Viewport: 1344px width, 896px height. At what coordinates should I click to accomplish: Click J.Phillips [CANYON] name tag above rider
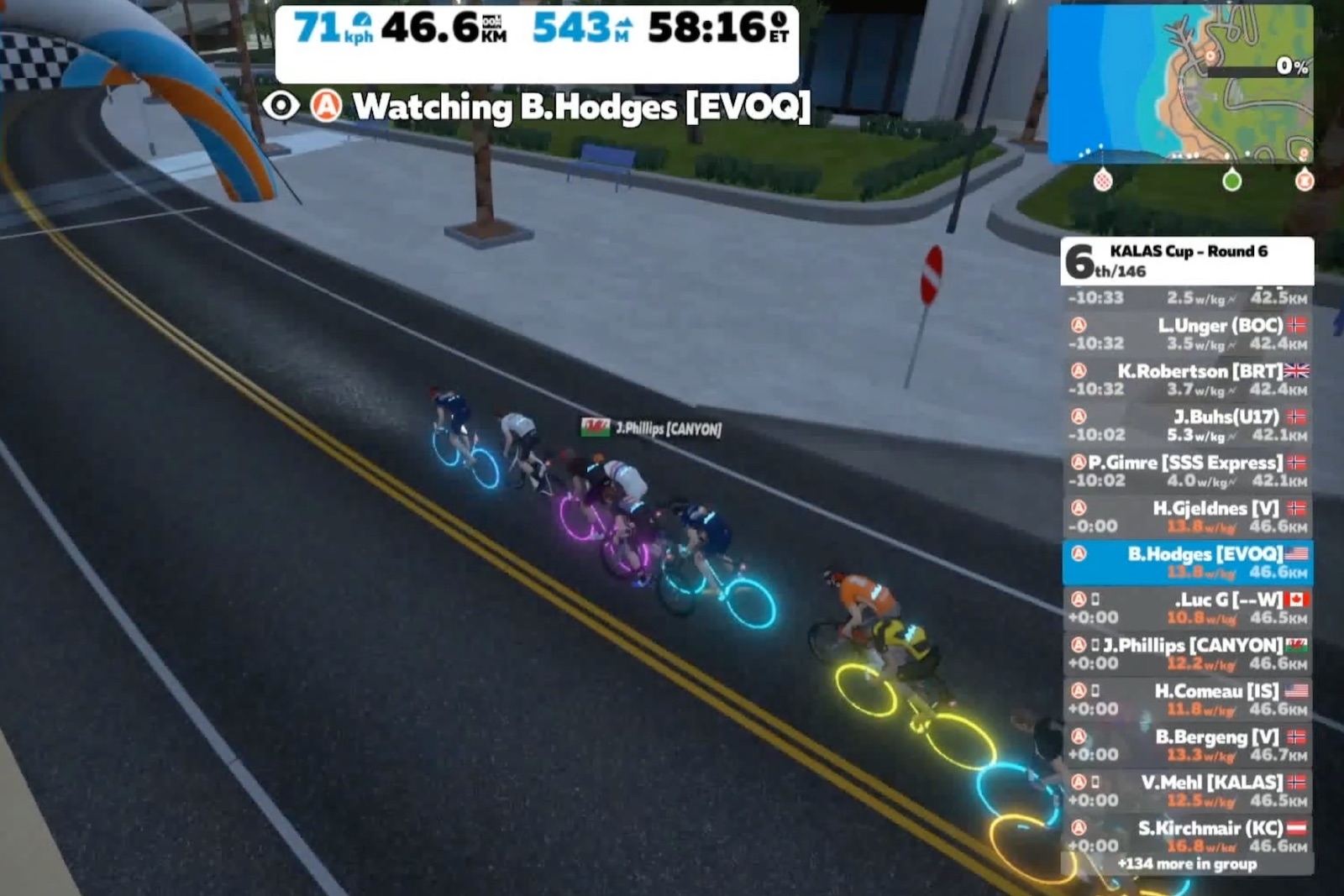(652, 429)
